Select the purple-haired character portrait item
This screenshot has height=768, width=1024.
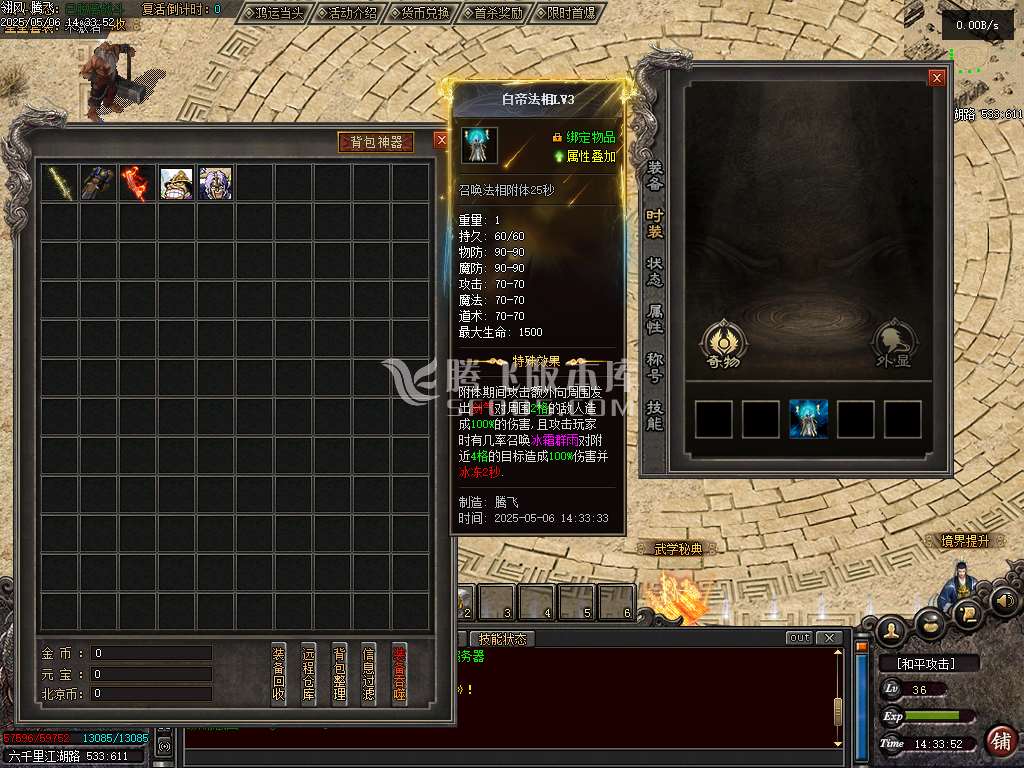click(215, 183)
